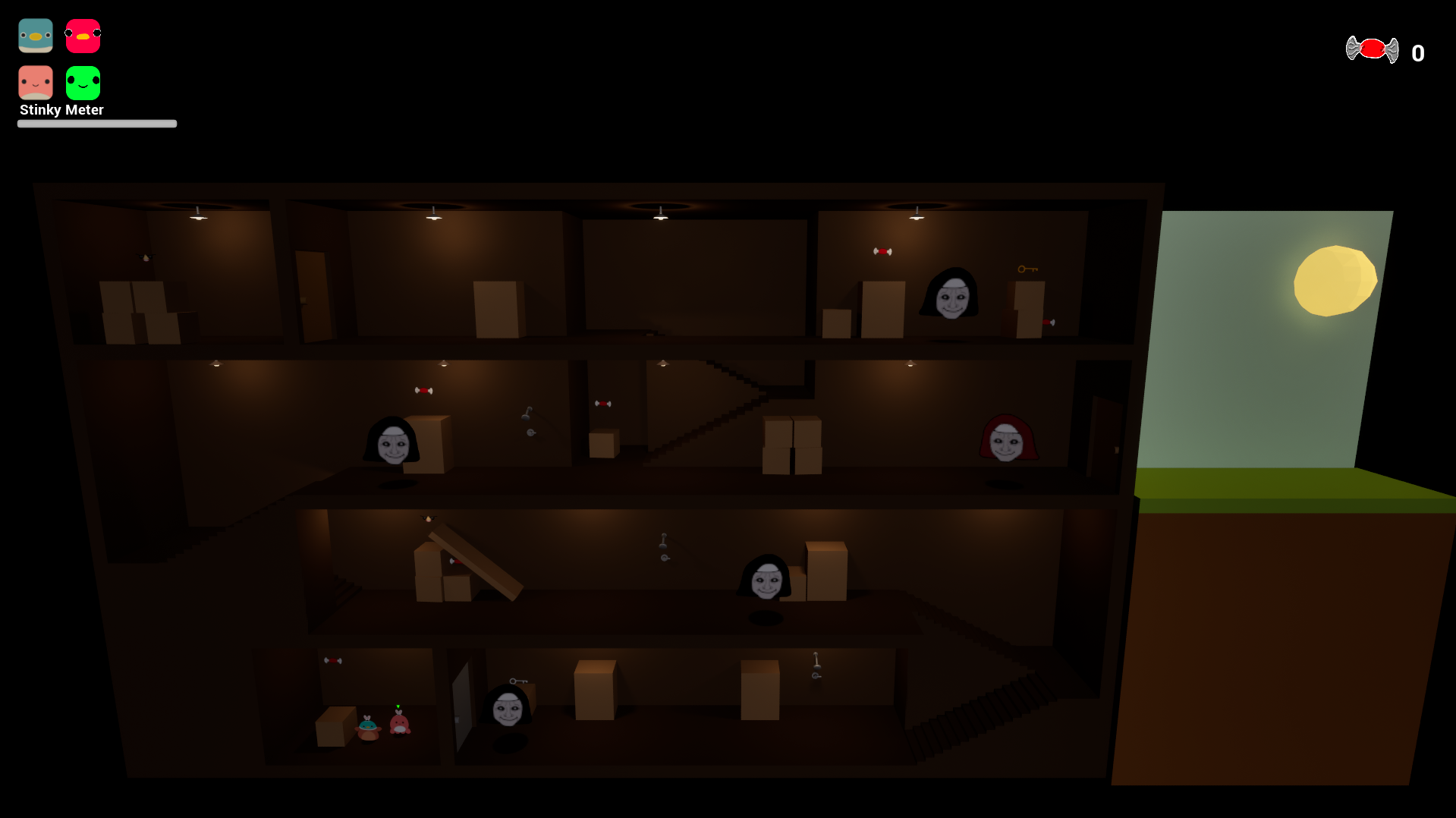Select the red bird character portrait
This screenshot has height=818, width=1456.
point(82,35)
